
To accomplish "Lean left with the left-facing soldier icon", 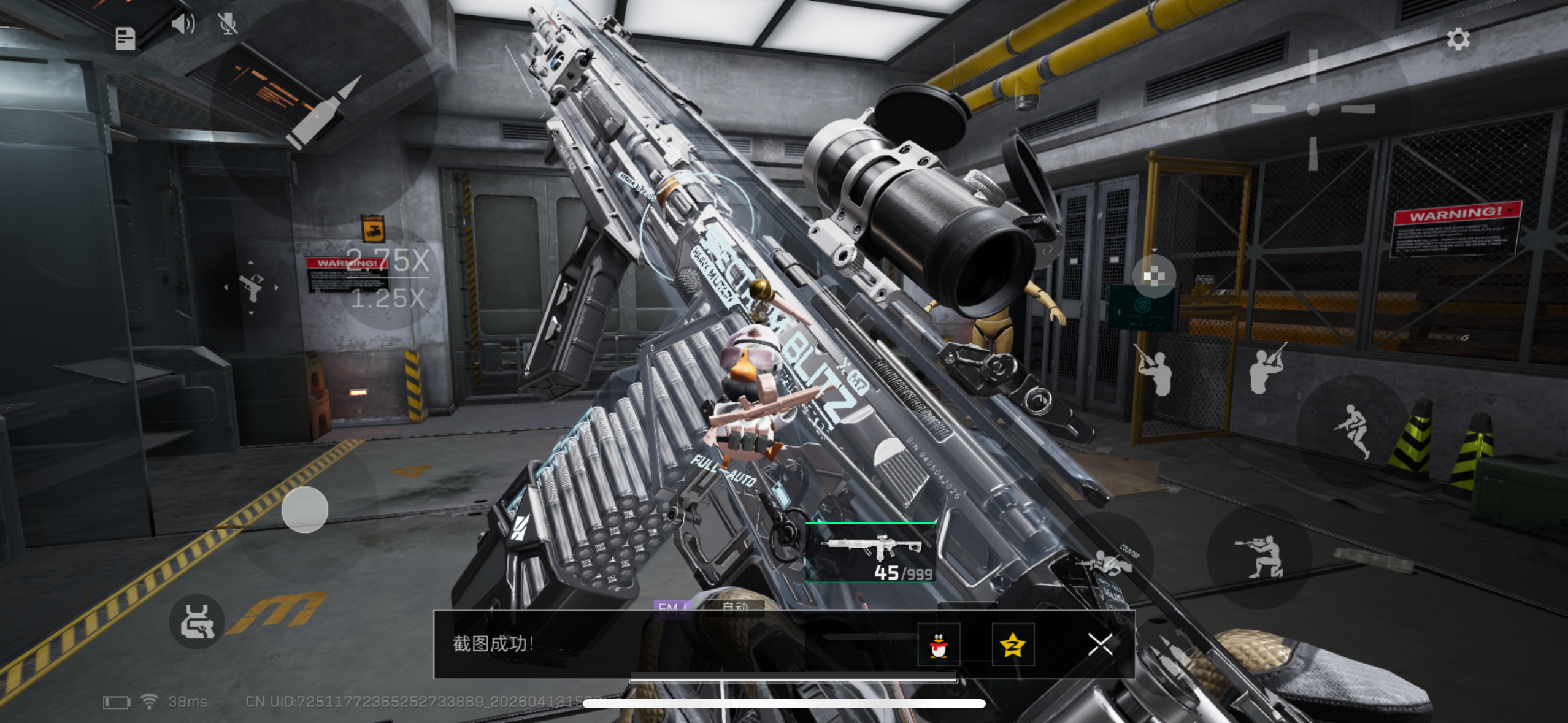I will pyautogui.click(x=1155, y=372).
